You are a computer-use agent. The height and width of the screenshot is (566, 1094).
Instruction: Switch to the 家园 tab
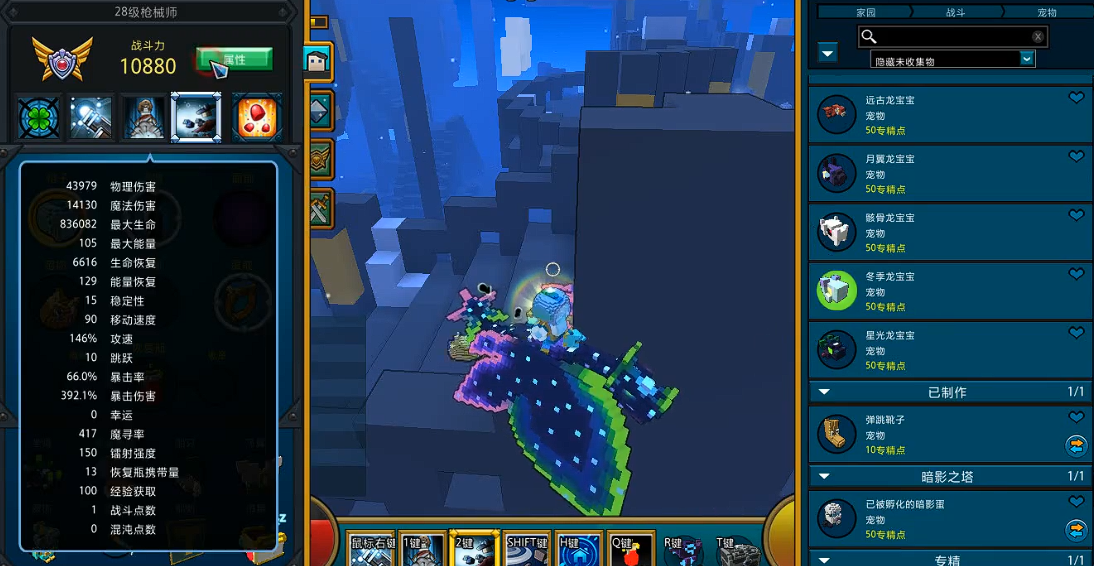(866, 12)
